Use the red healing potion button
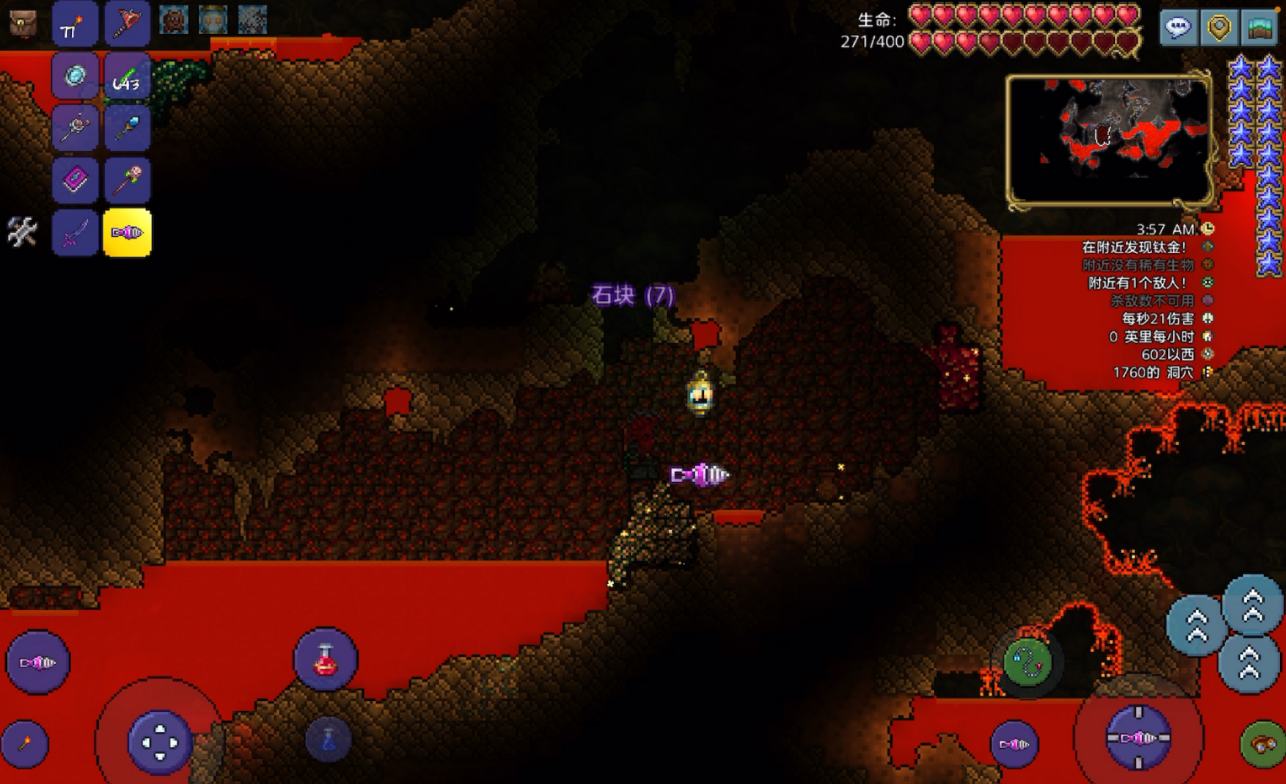The height and width of the screenshot is (784, 1286). [325, 660]
